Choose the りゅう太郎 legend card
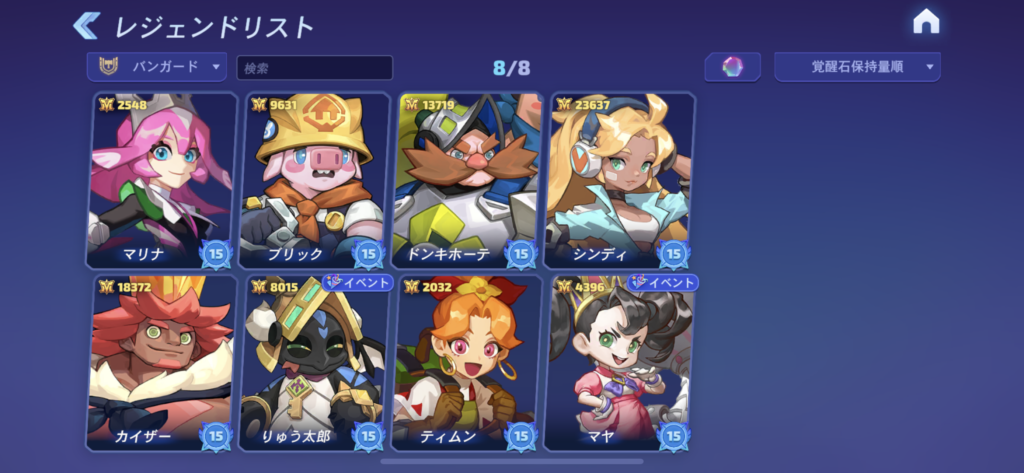 314,363
